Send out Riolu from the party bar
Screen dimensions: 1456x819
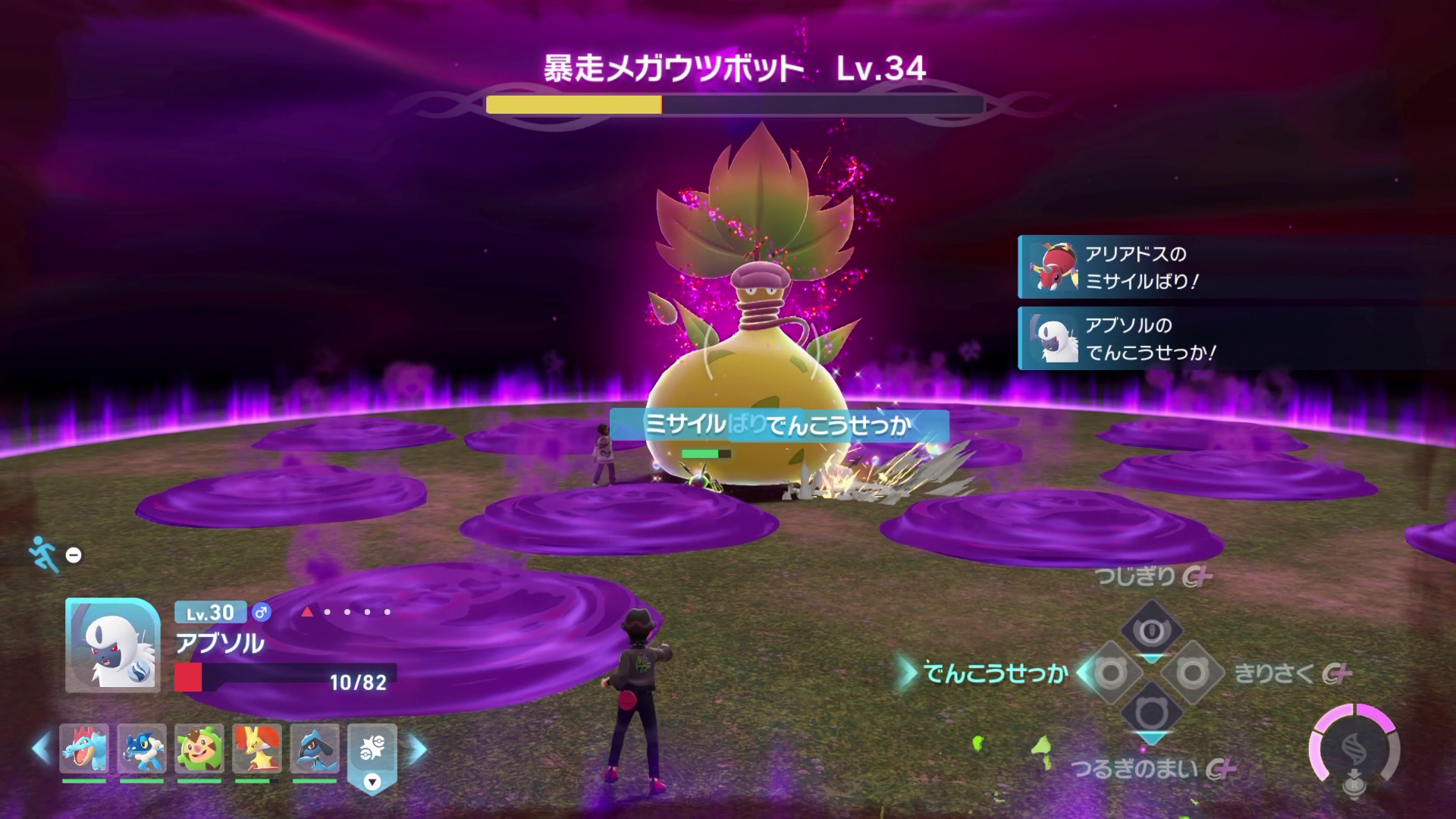(315, 748)
